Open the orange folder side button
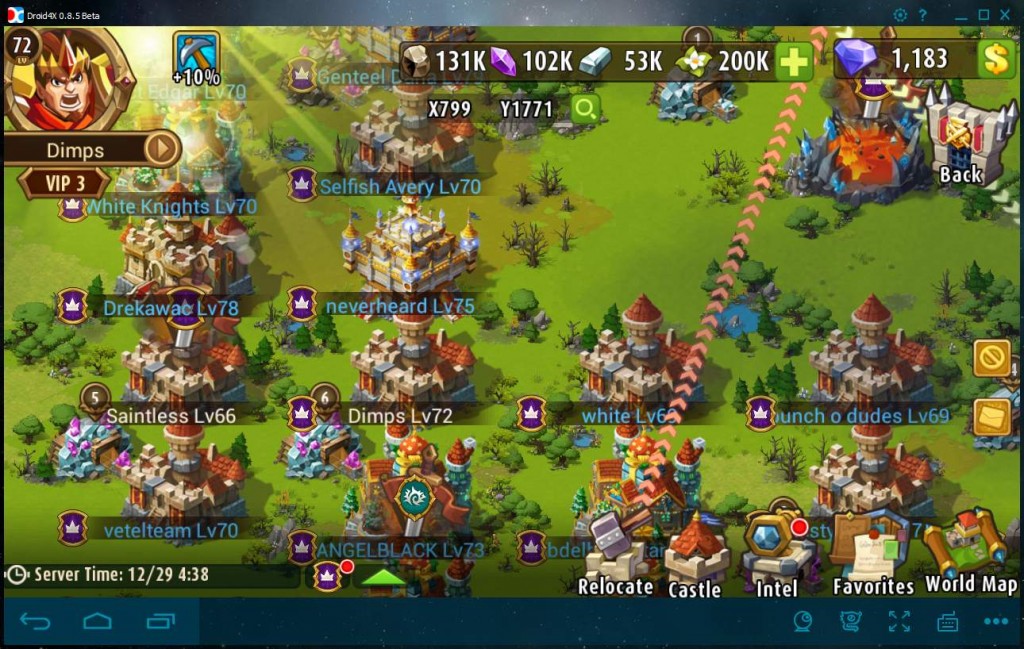Screen dimensions: 1024x649 coord(992,417)
